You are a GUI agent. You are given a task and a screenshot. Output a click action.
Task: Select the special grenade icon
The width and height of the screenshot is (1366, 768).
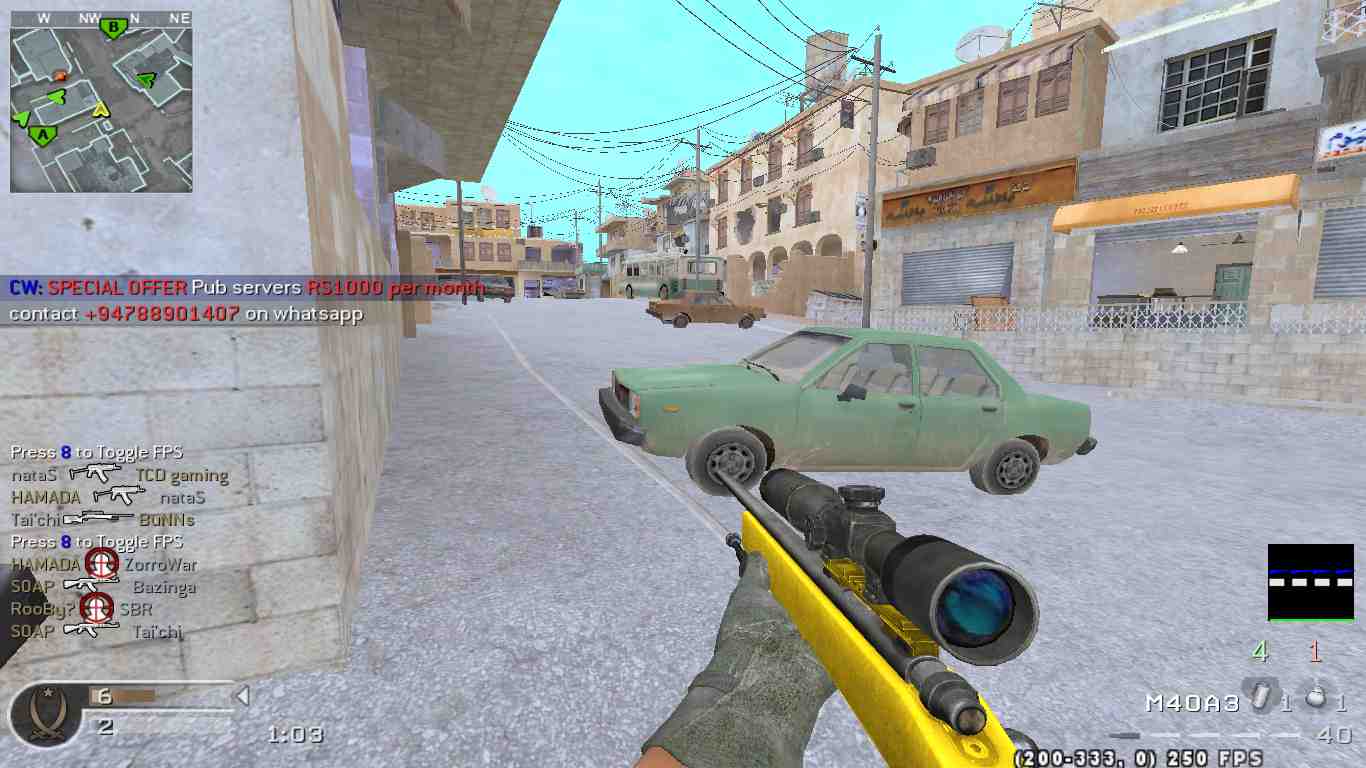coord(1258,693)
